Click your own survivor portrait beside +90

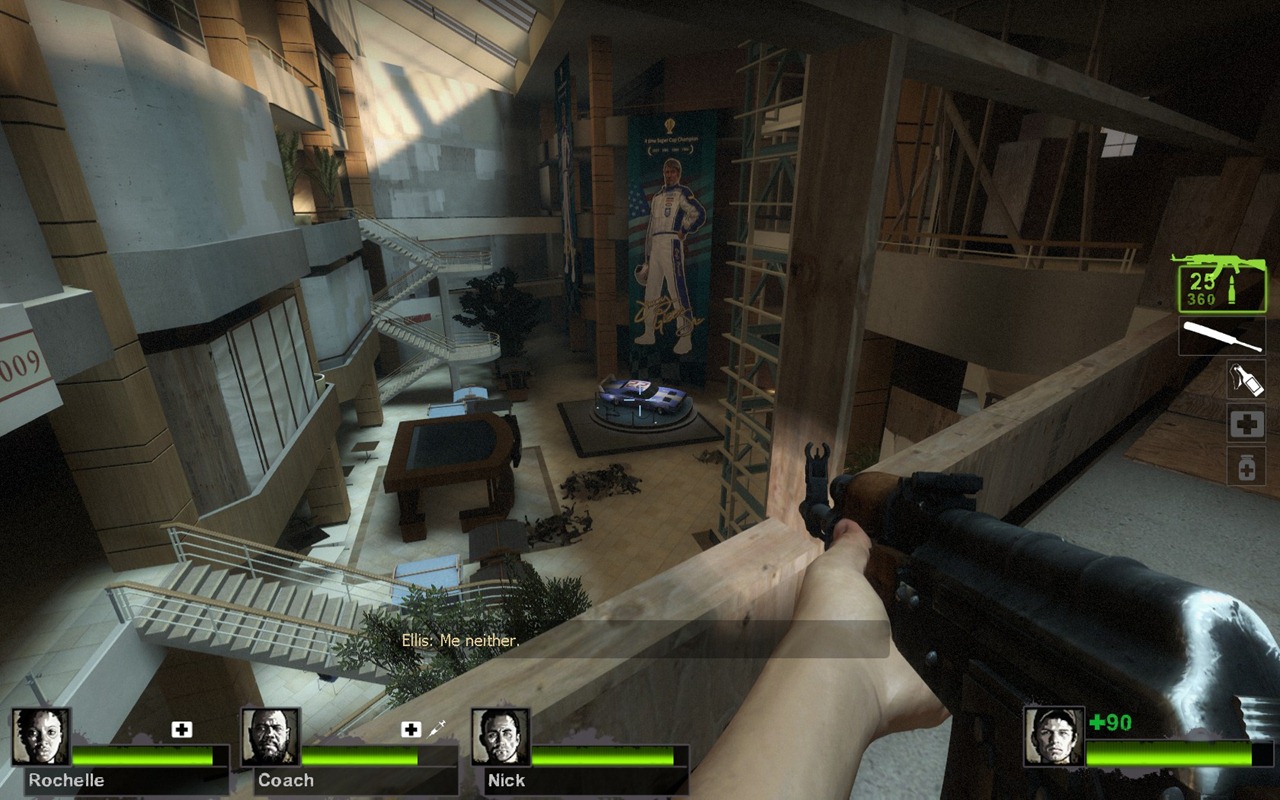[1053, 737]
